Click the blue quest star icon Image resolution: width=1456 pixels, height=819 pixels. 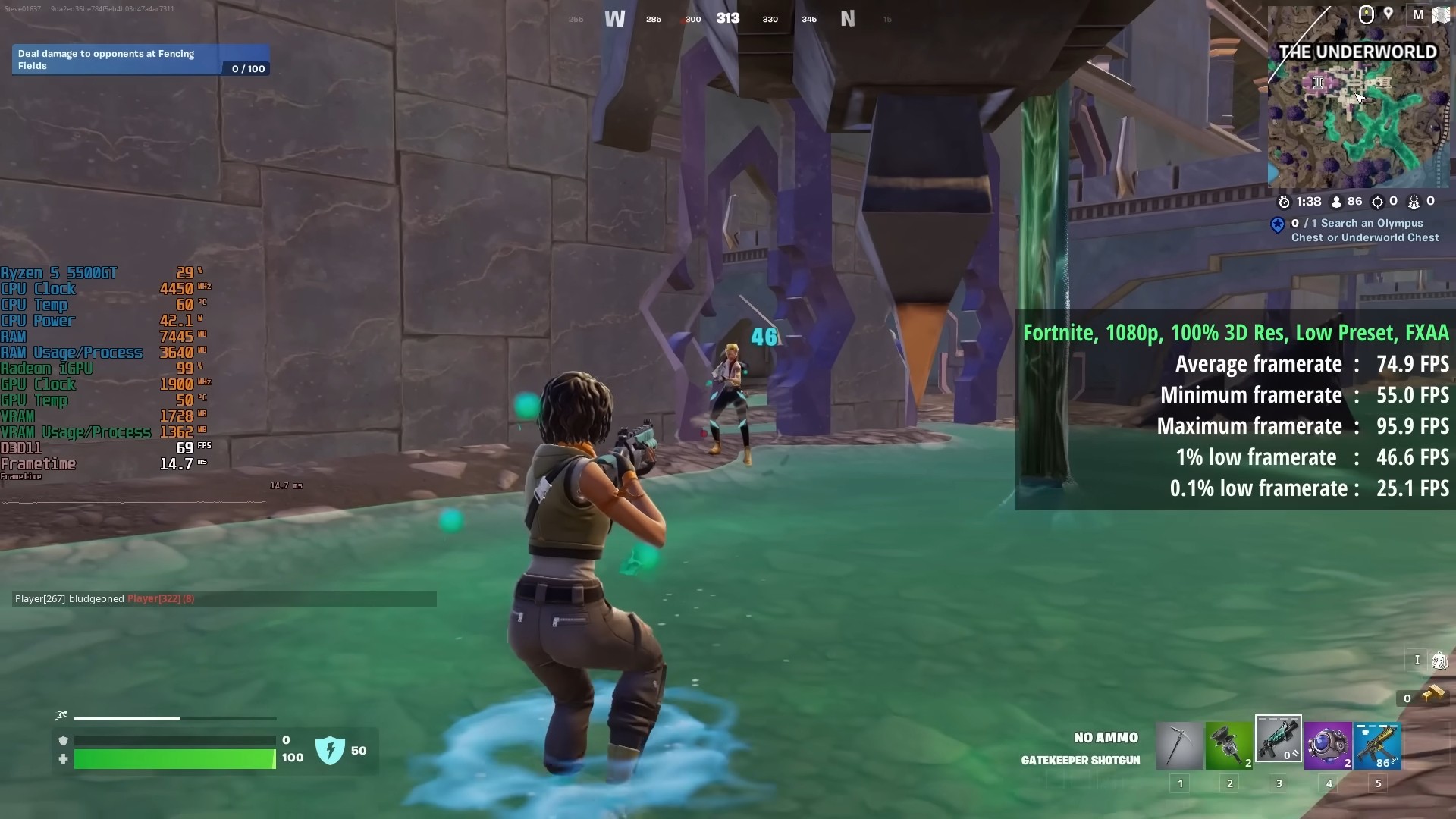tap(1279, 226)
